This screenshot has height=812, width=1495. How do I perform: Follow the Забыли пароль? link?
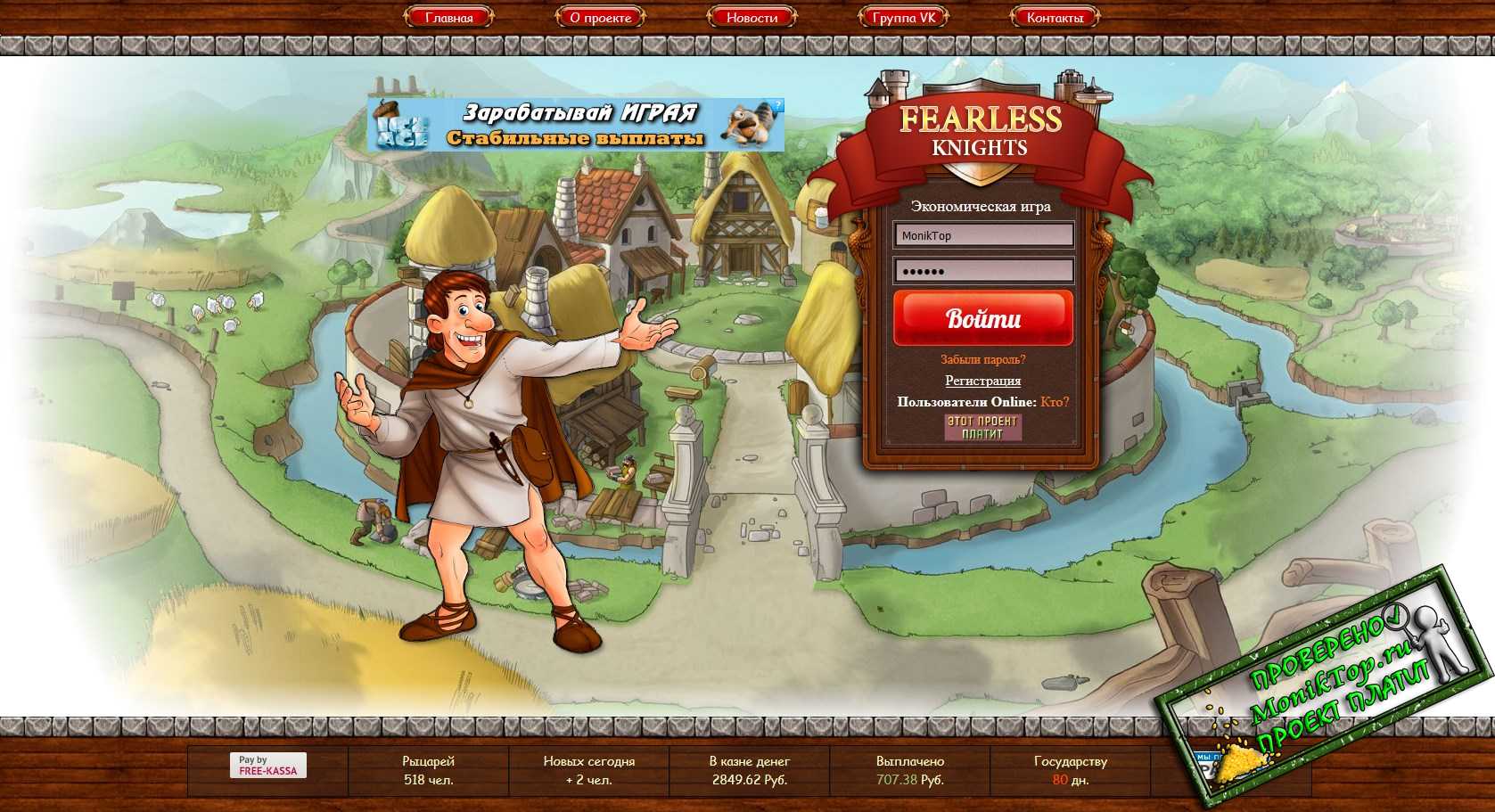pyautogui.click(x=983, y=359)
